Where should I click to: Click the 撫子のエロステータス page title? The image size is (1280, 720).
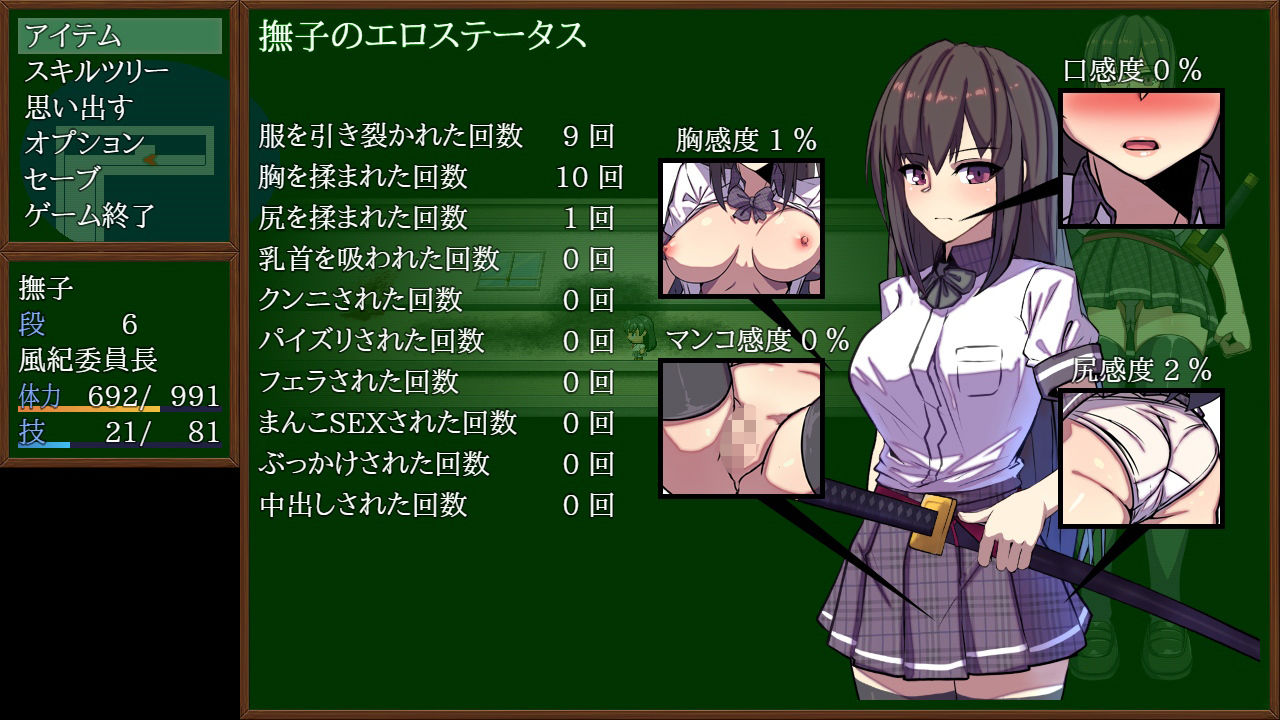420,35
